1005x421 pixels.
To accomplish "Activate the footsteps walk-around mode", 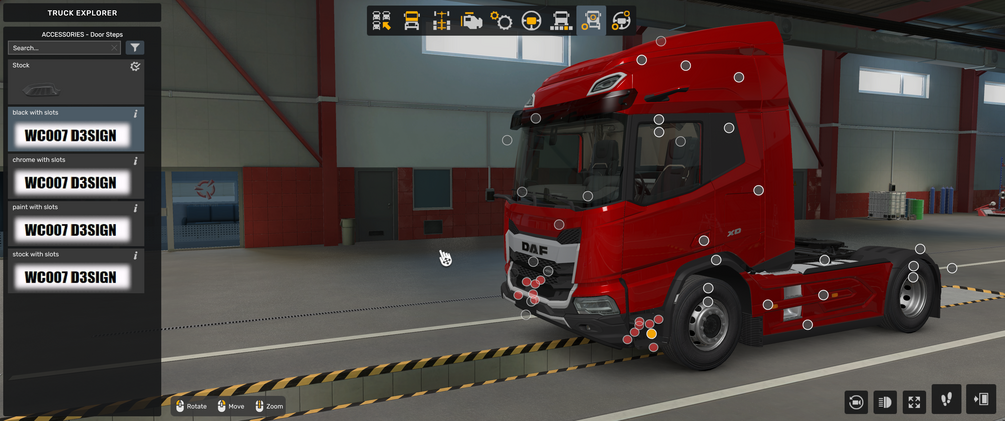I will click(x=946, y=399).
